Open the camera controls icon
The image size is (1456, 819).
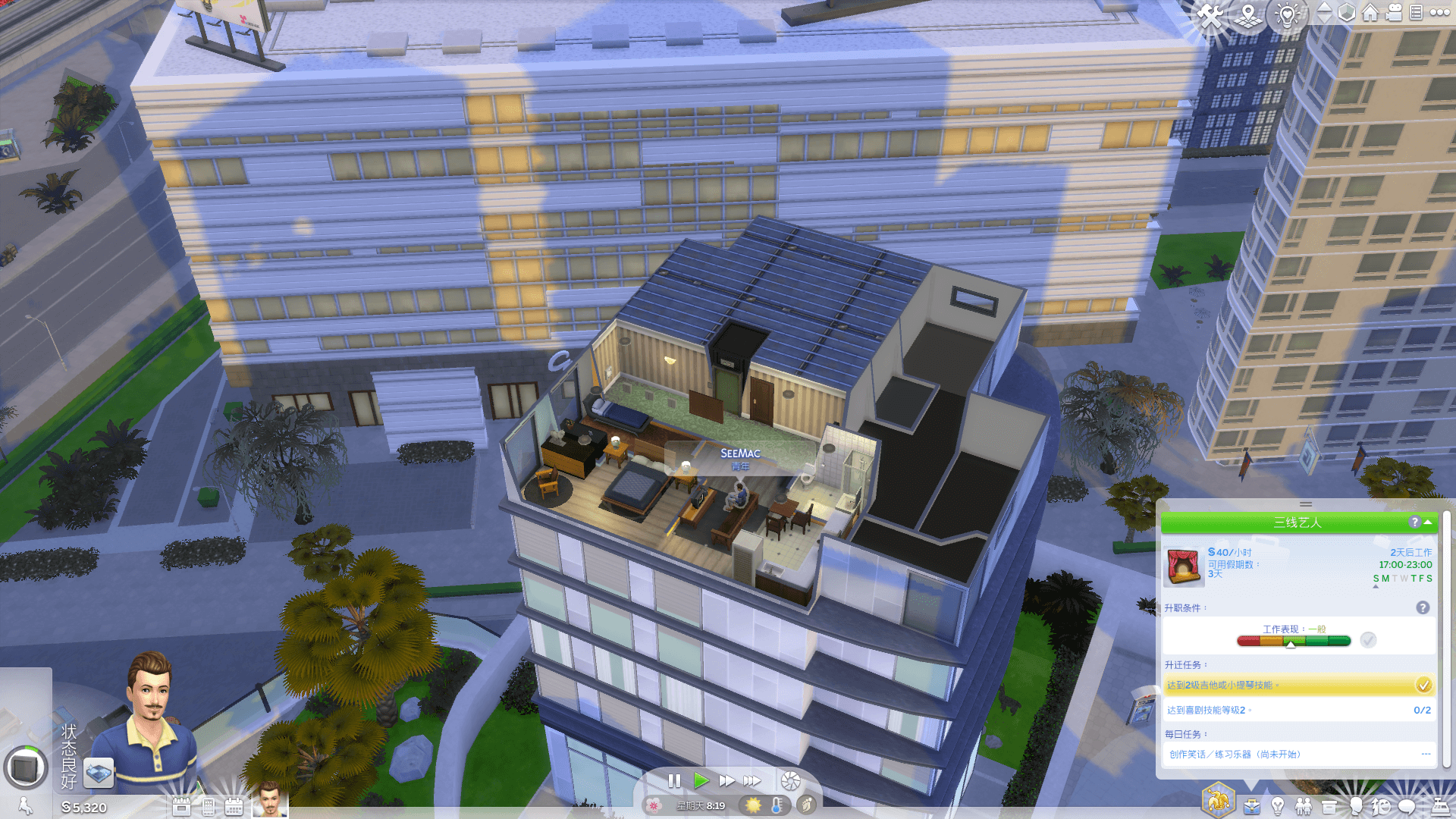pos(1394,13)
